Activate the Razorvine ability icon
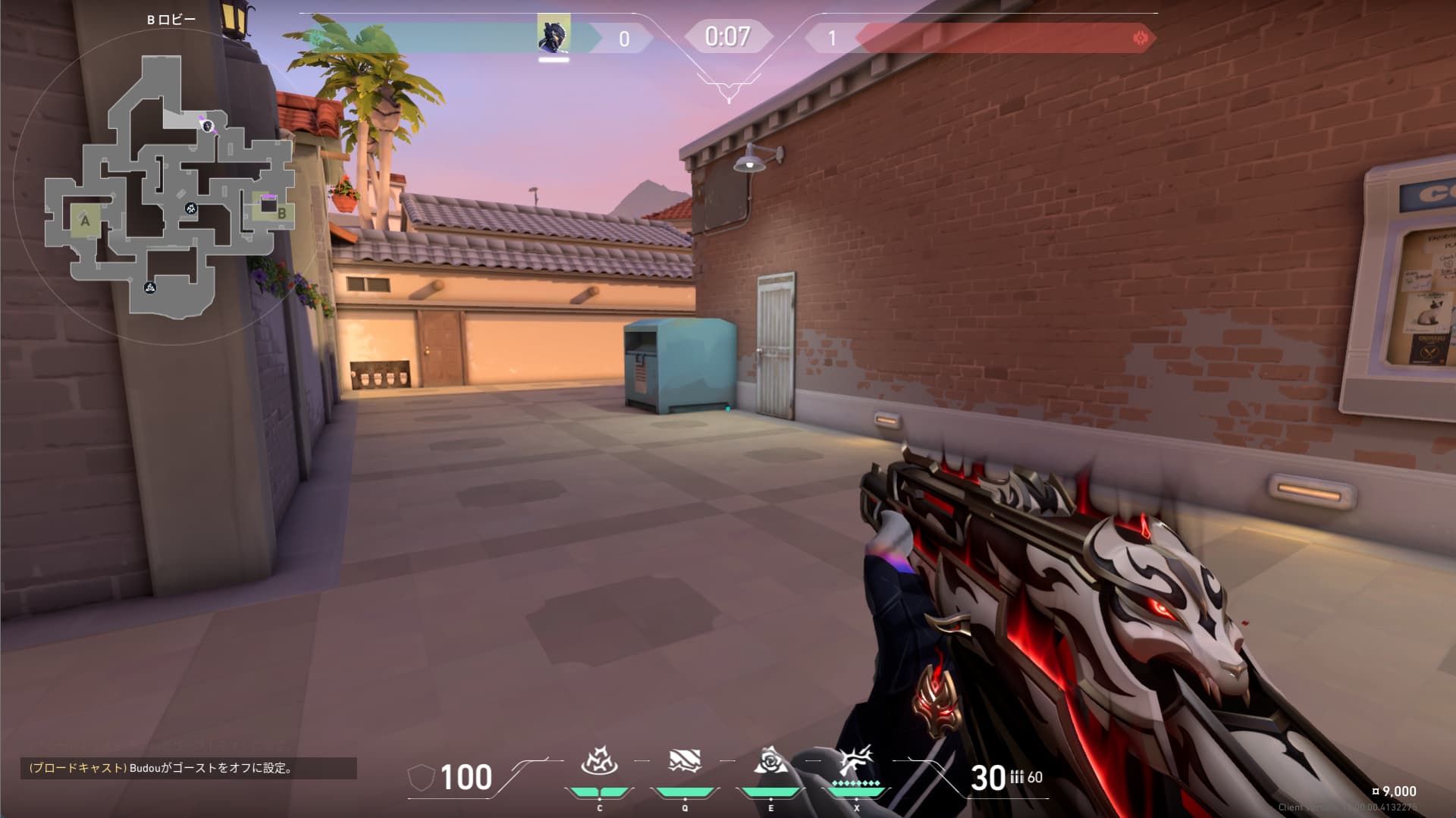The width and height of the screenshot is (1456, 818). [599, 760]
